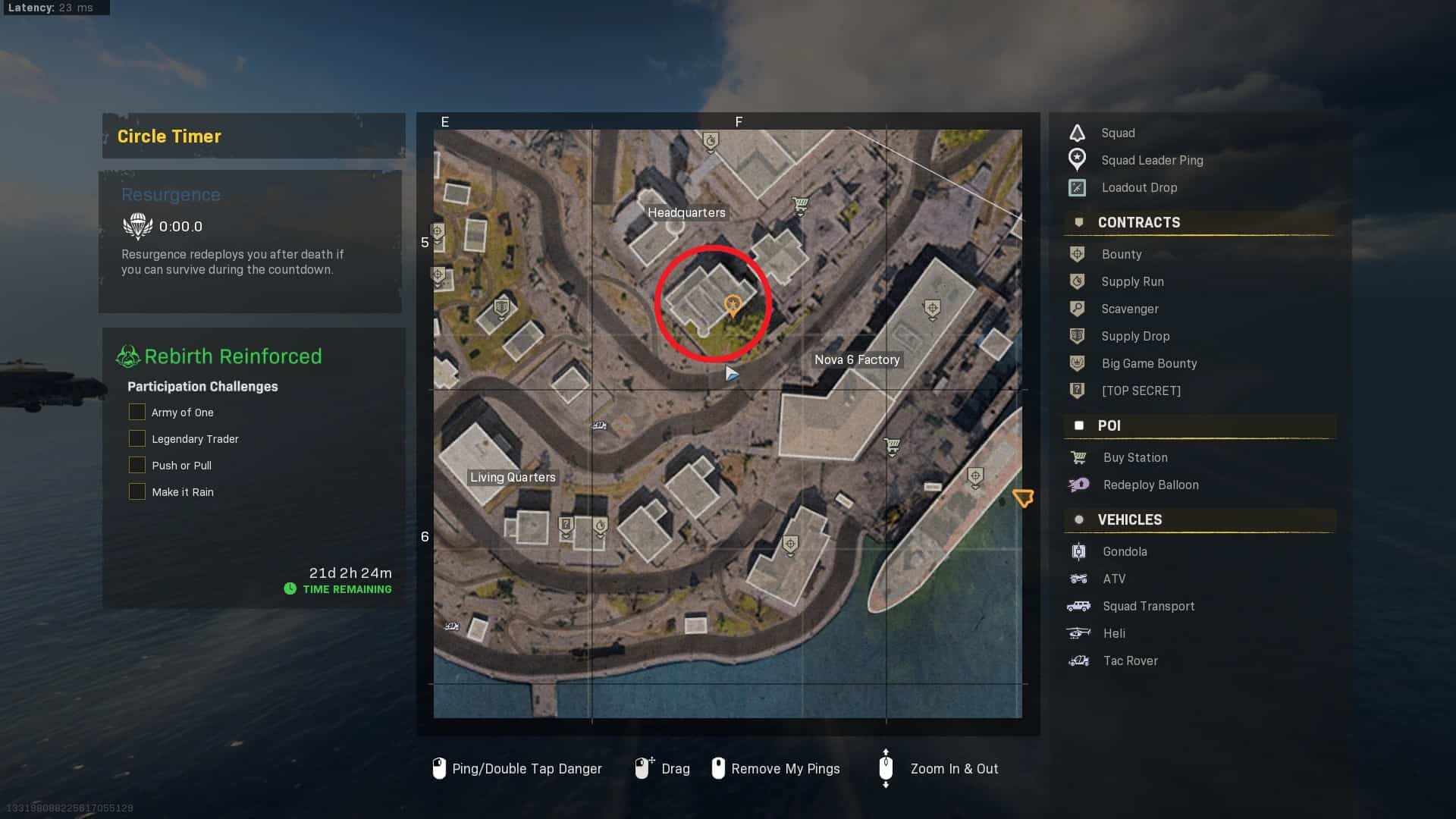
Task: Toggle the Push or Pull challenge checkbox
Action: (137, 465)
